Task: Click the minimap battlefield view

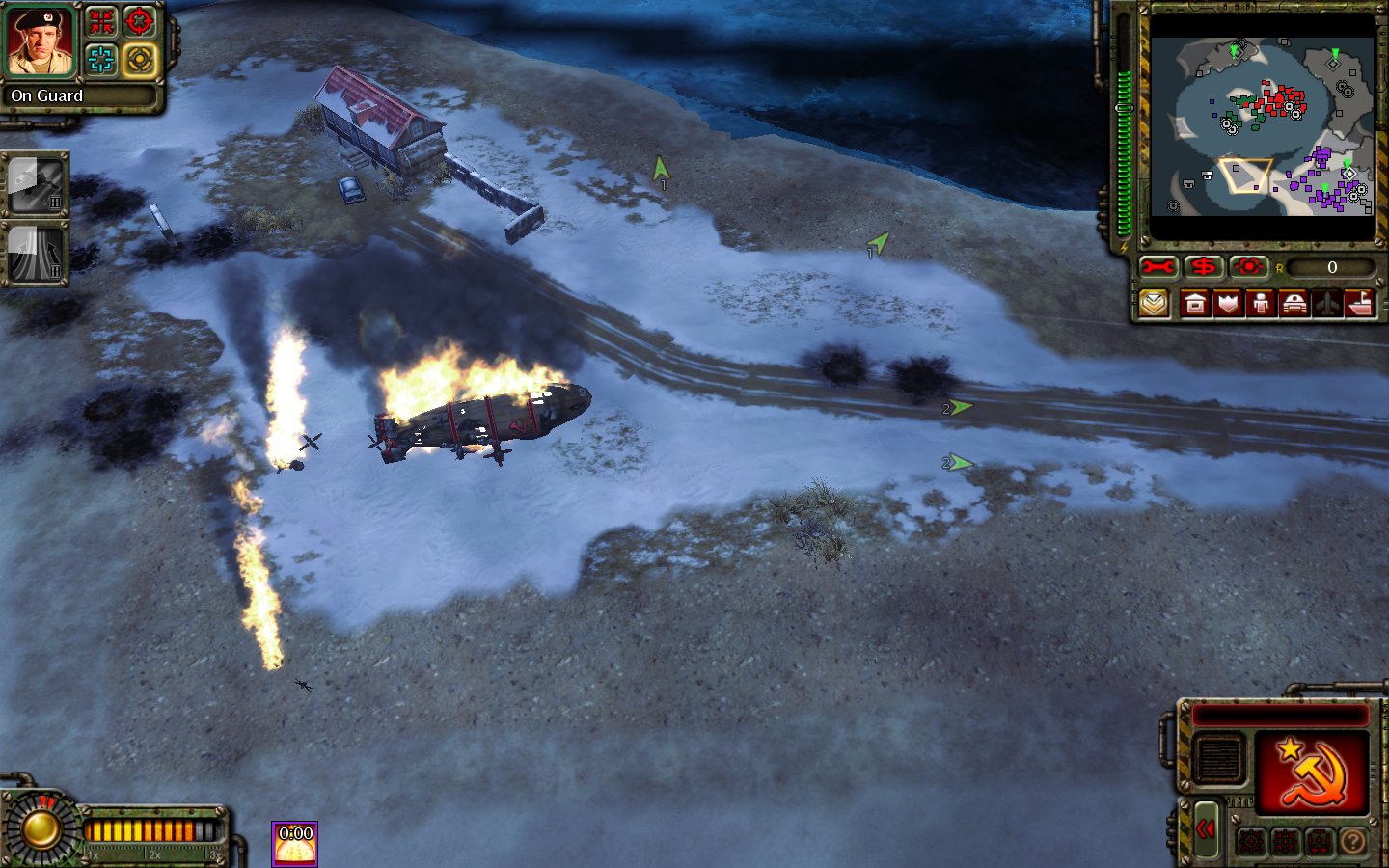Action: (x=1262, y=127)
